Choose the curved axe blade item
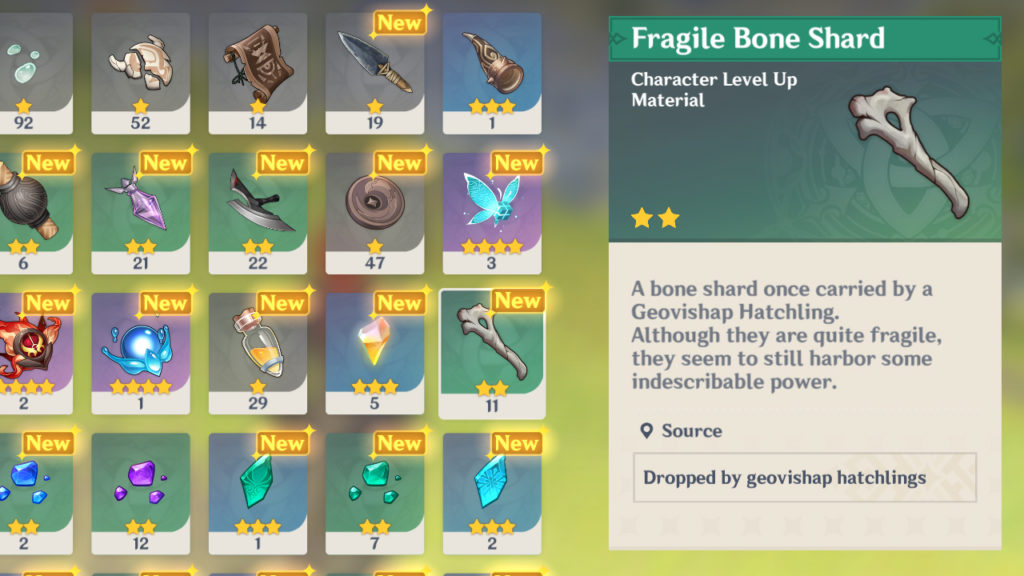 point(258,212)
